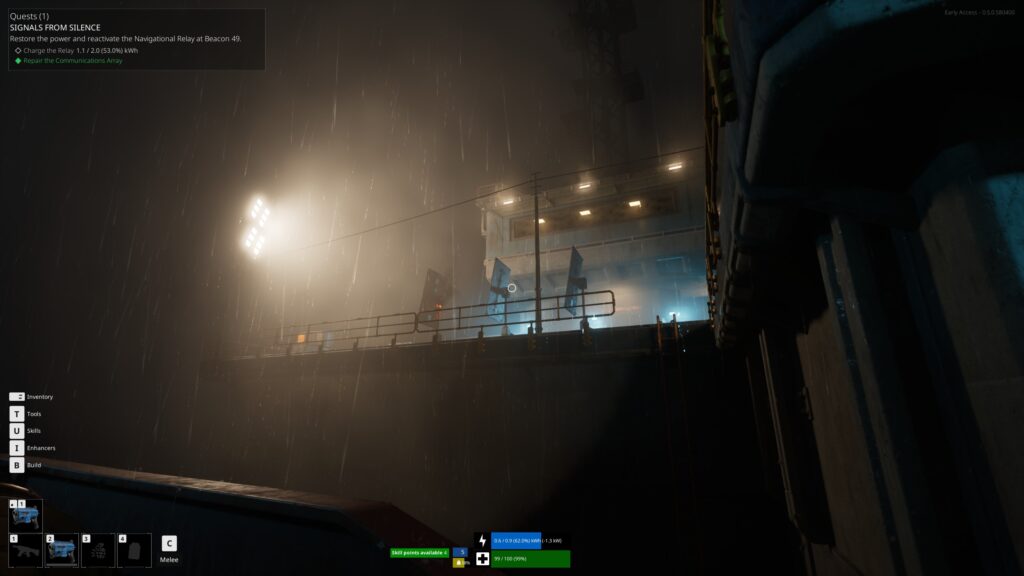The image size is (1024, 576).
Task: Click the equipped blue tool slot above the hotbar
Action: click(x=26, y=515)
